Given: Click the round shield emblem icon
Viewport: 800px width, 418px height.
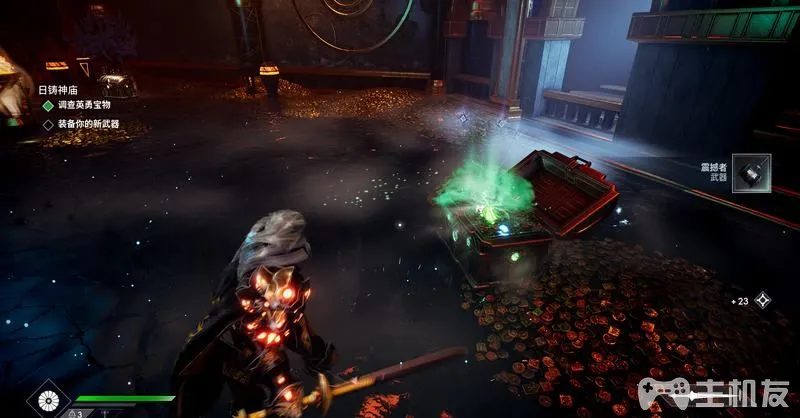Looking at the screenshot, I should coord(48,402).
